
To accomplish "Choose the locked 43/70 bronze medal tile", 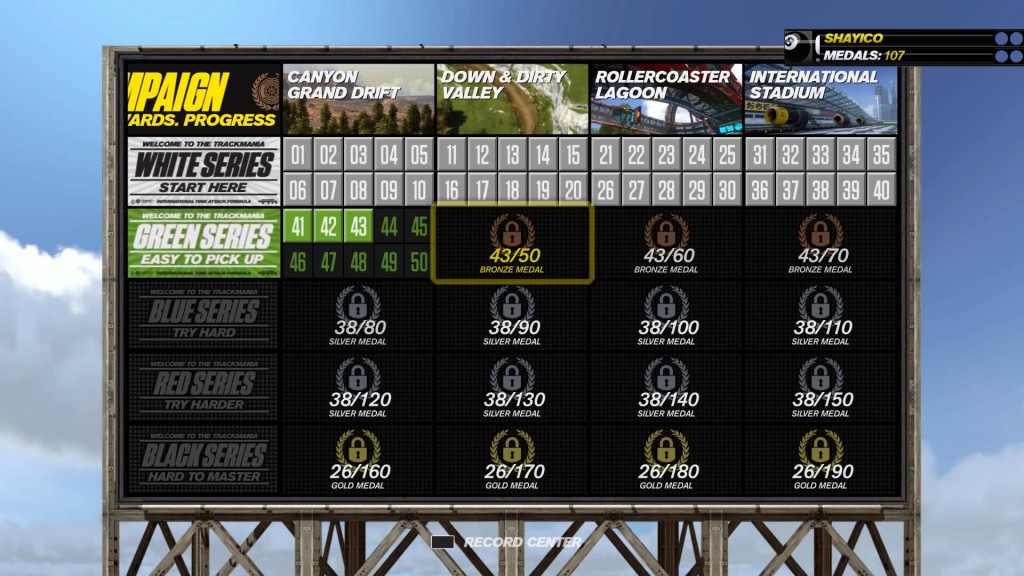I will coord(820,243).
